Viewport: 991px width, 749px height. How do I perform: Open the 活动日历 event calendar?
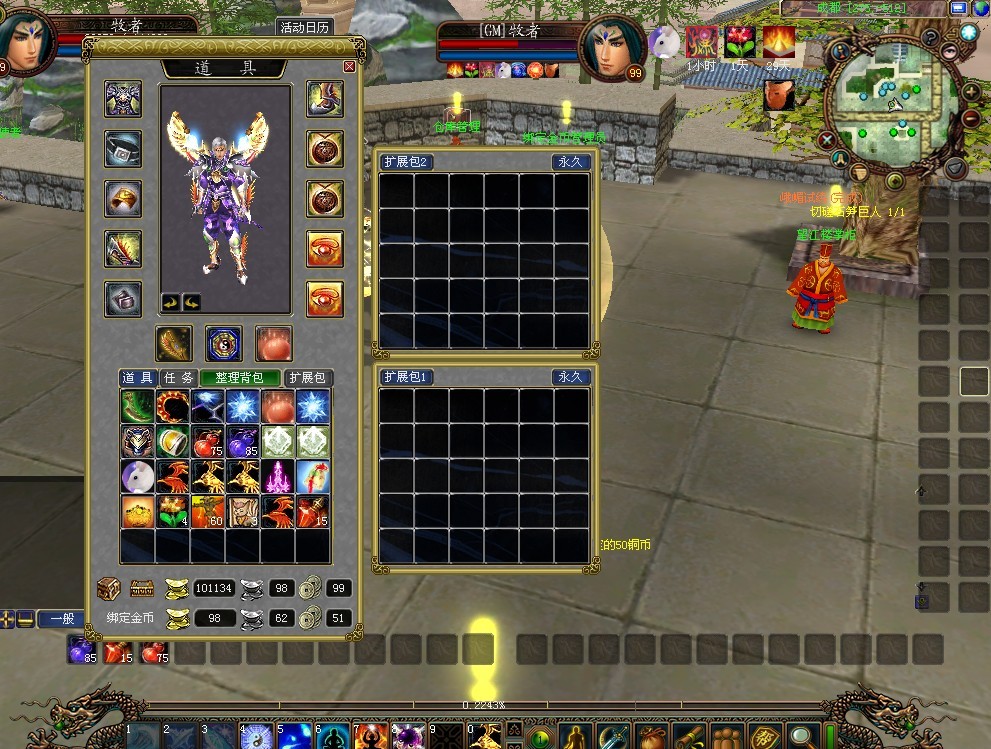tap(304, 28)
